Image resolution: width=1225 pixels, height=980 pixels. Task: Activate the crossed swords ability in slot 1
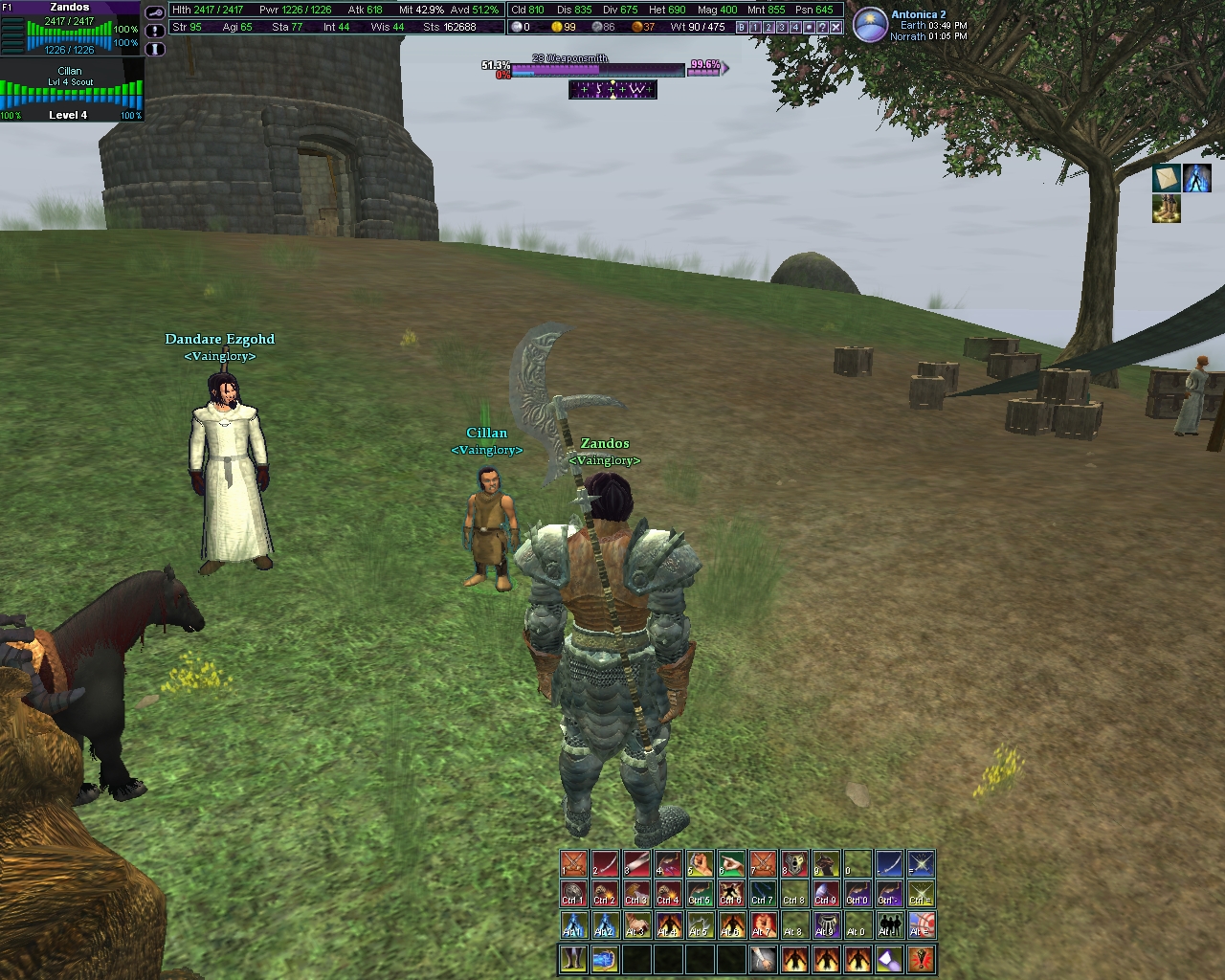(573, 864)
